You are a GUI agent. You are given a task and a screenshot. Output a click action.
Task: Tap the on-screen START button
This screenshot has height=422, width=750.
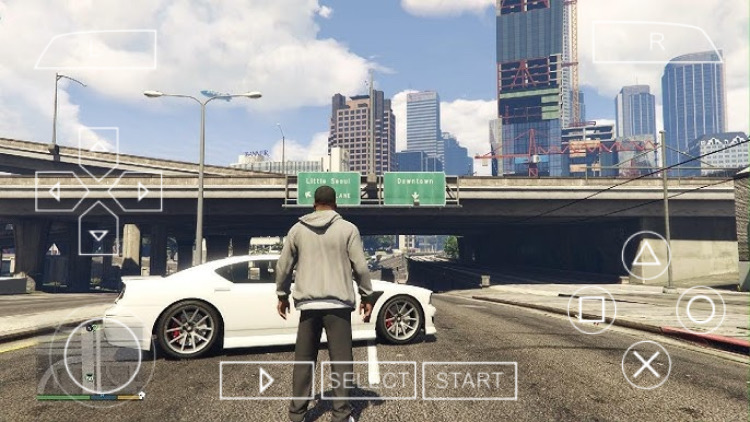point(469,380)
